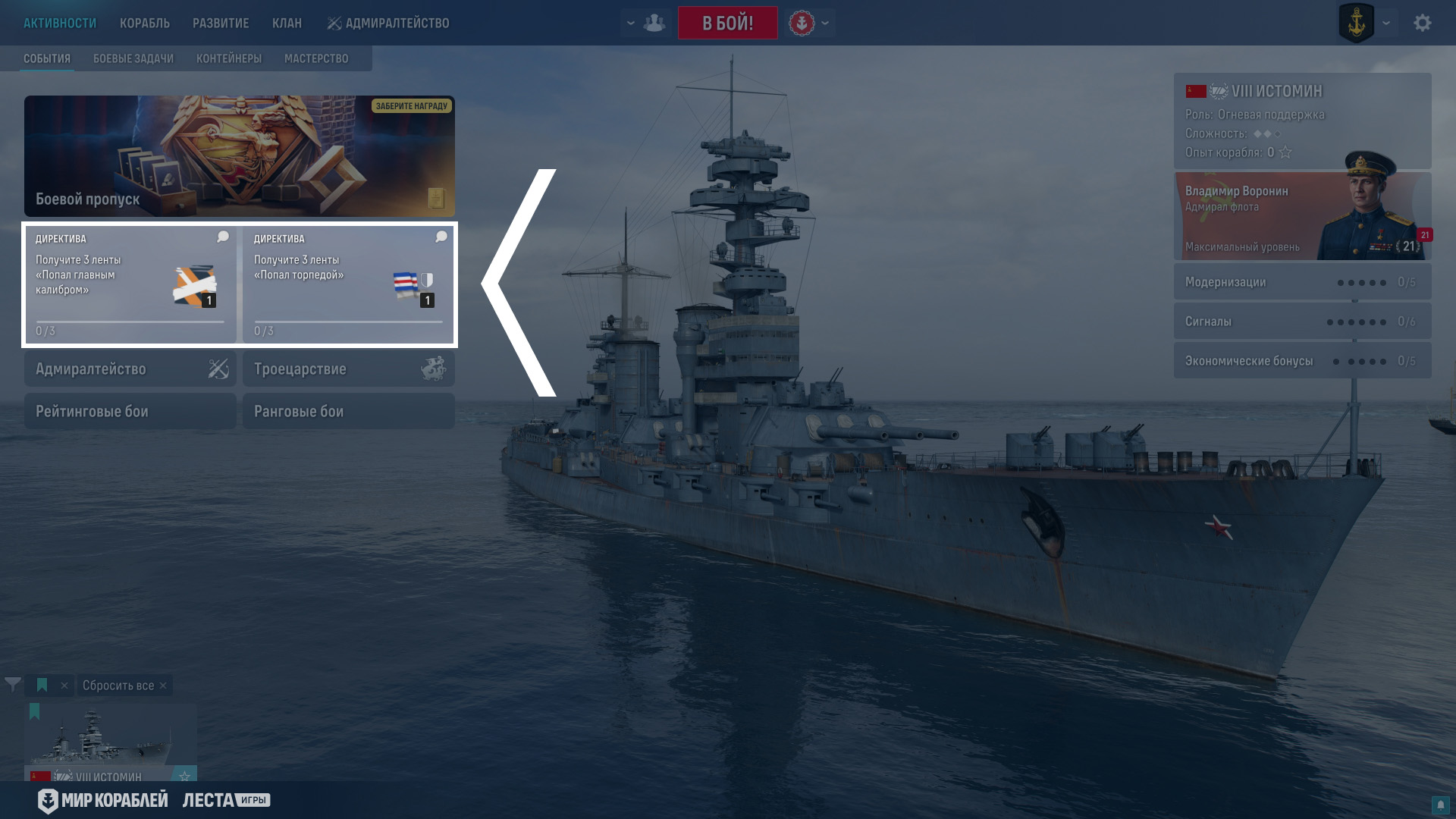
Task: Open the Троецарствие event tile
Action: pyautogui.click(x=349, y=369)
